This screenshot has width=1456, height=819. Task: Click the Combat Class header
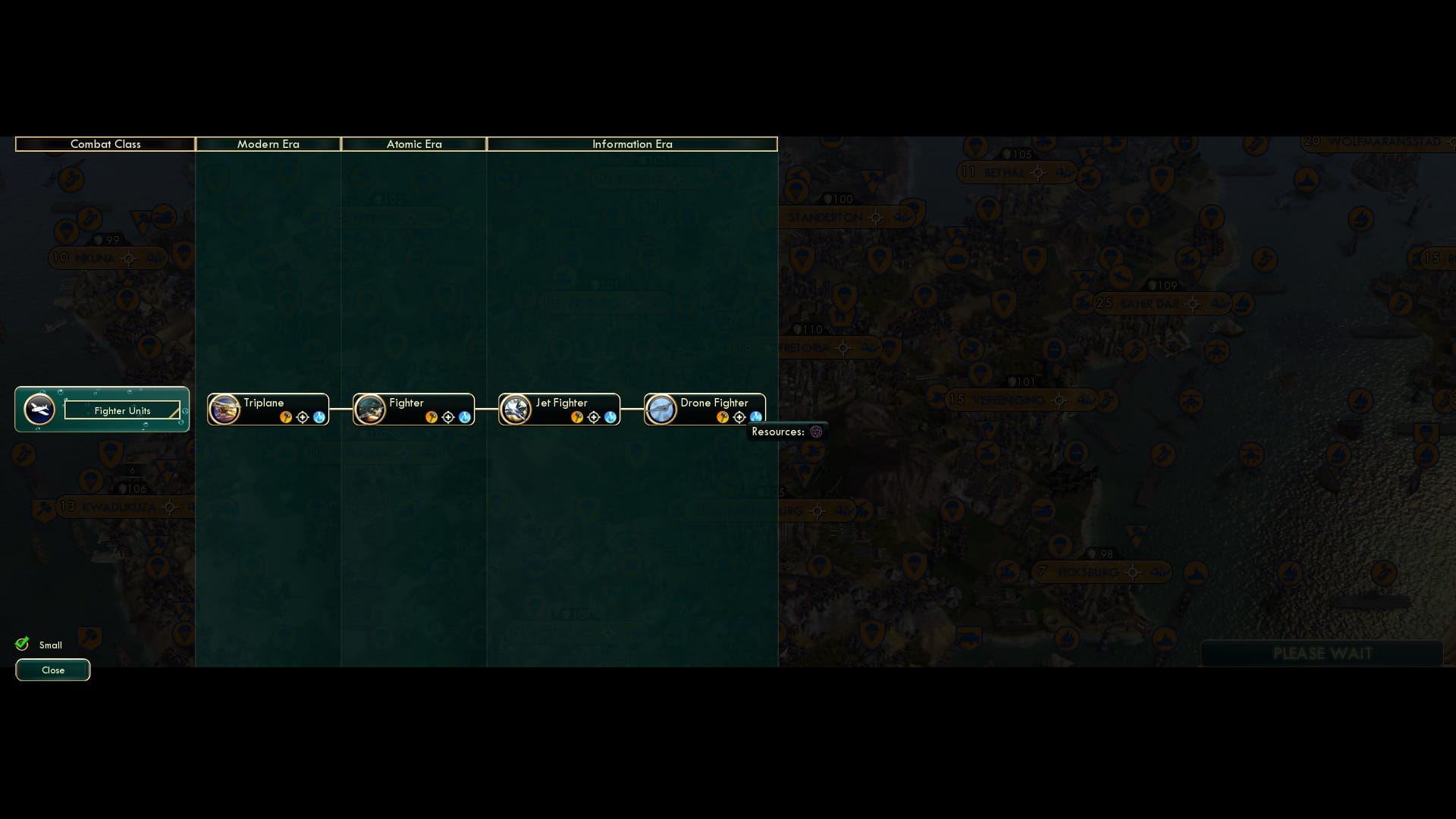(x=105, y=144)
